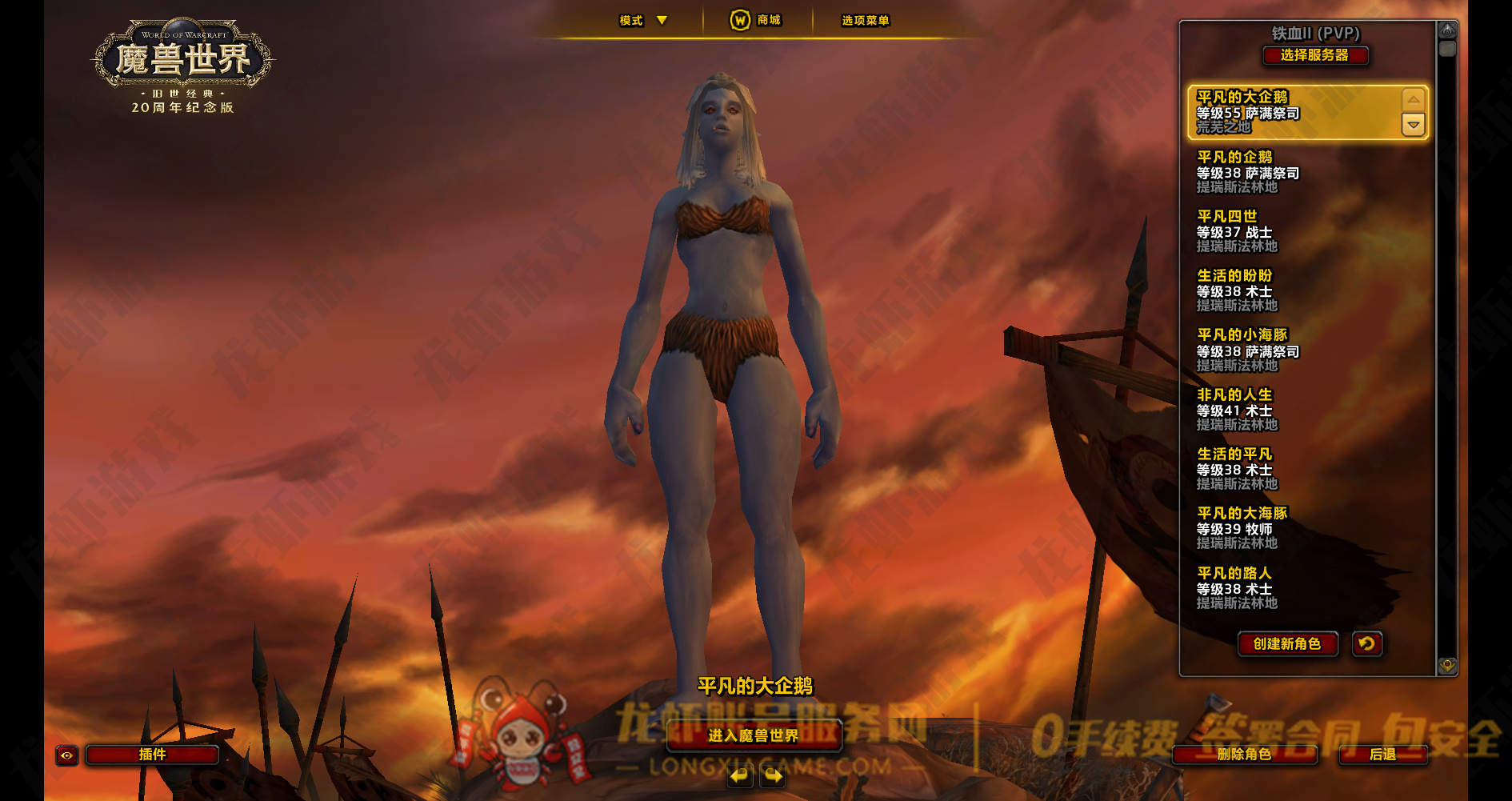Toggle the red eye visibility icon

coord(66,755)
